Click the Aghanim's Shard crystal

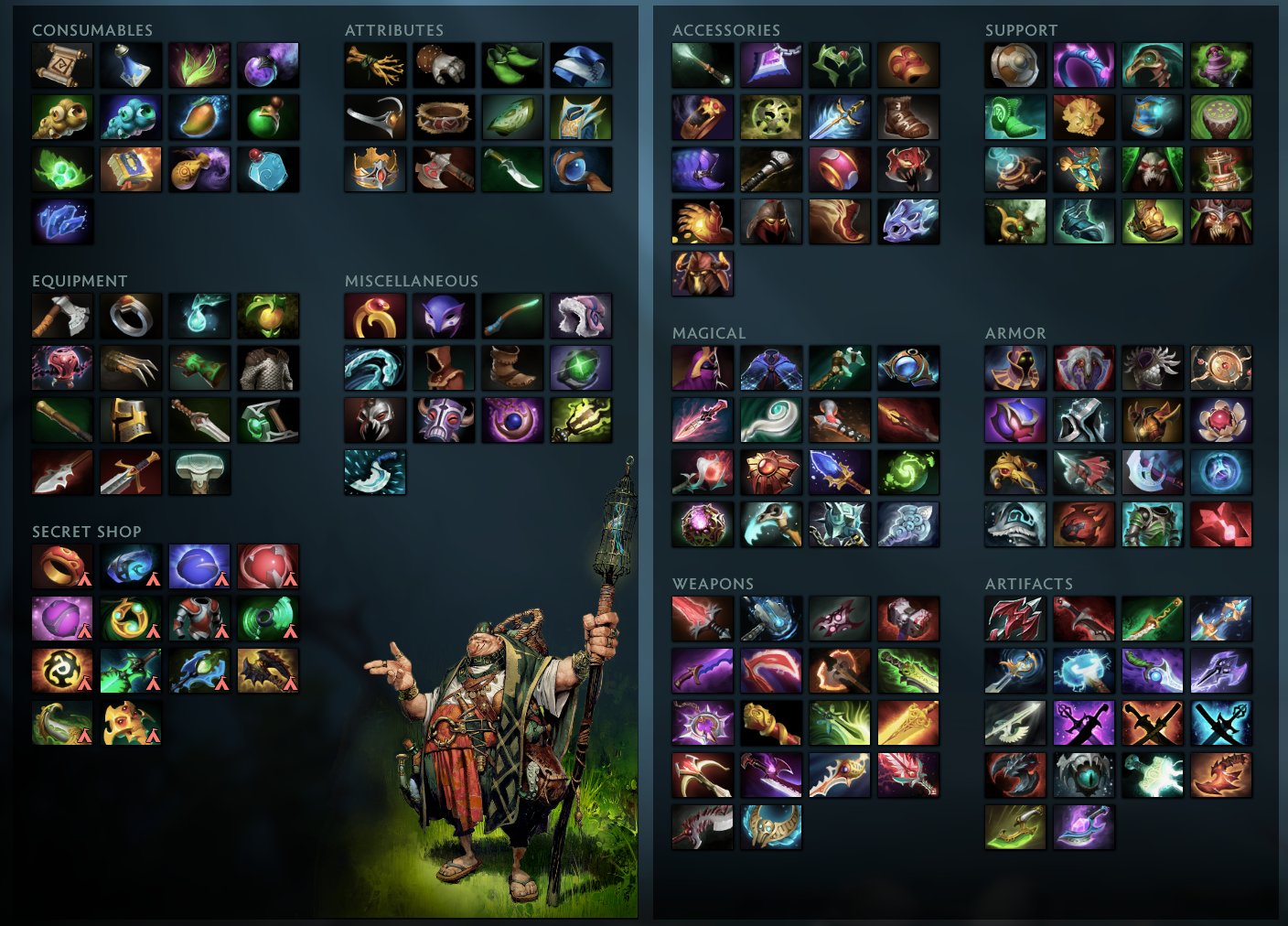61,220
